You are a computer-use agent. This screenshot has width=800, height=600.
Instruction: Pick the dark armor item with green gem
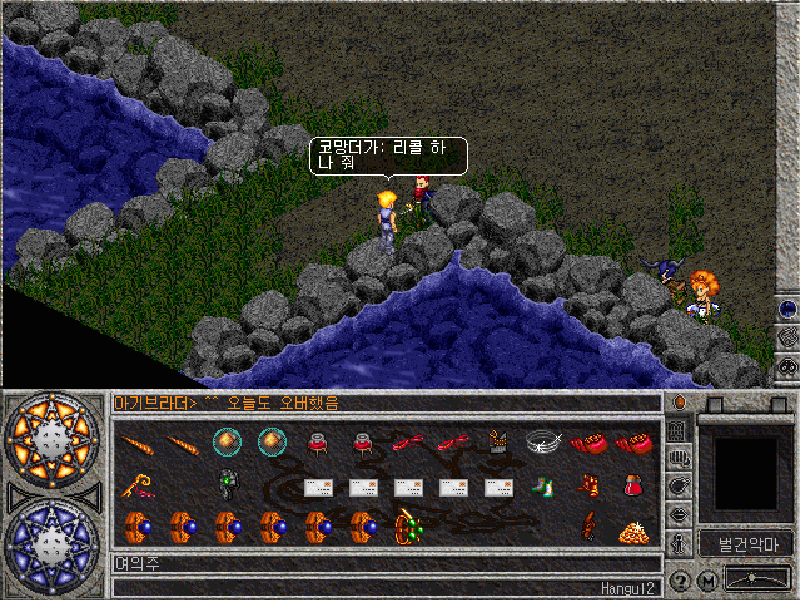click(x=228, y=482)
